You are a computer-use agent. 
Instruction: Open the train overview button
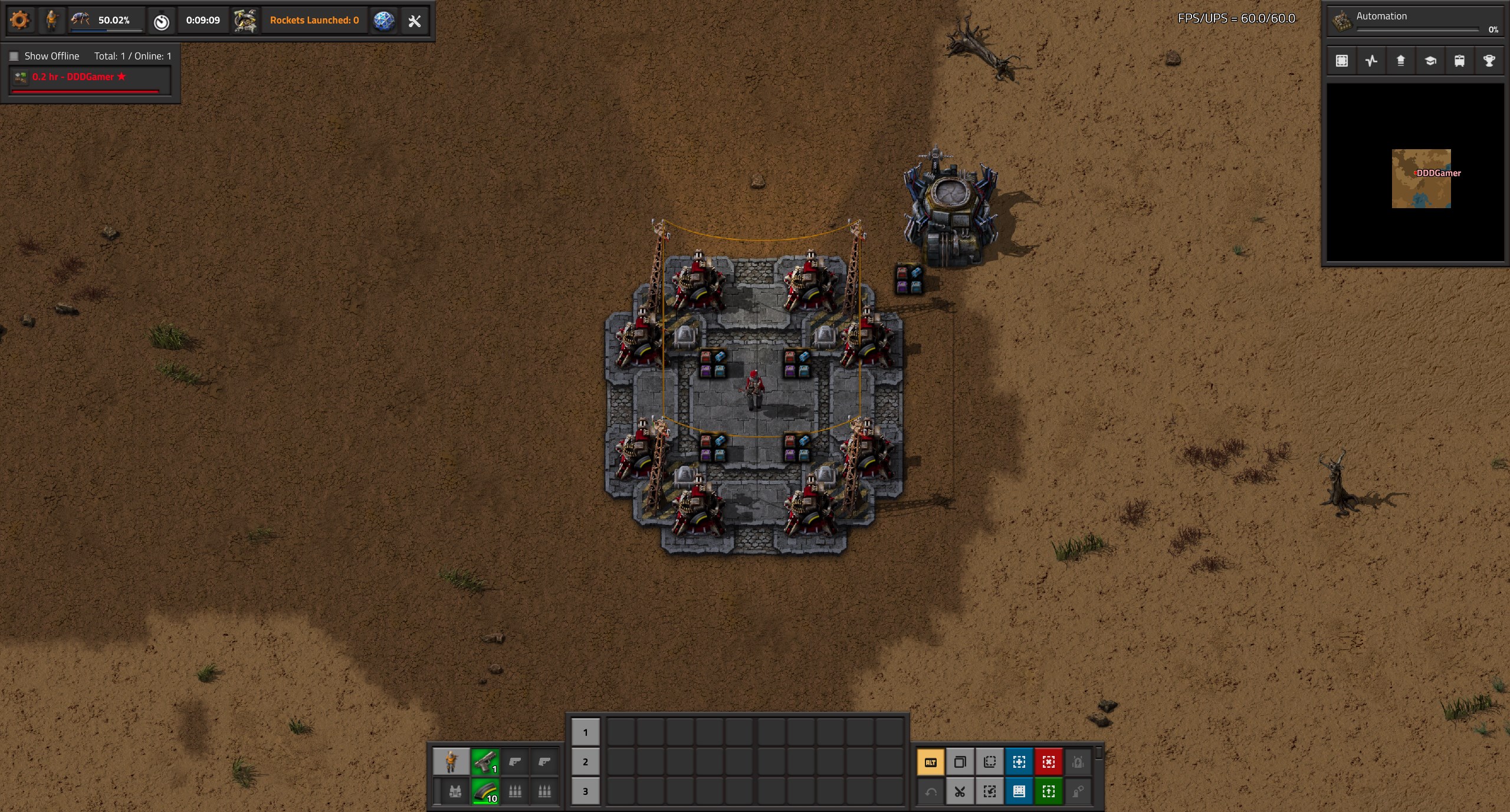pyautogui.click(x=1459, y=61)
